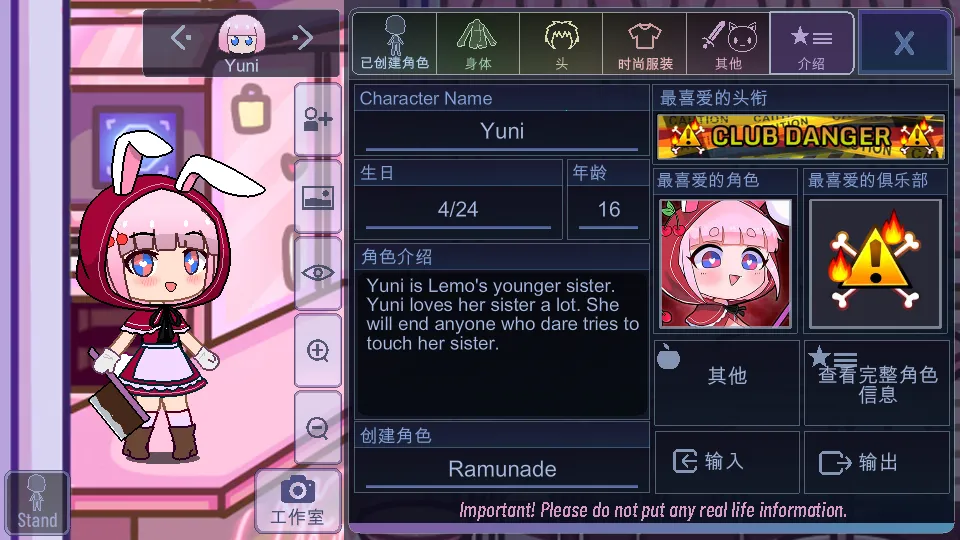Screen dimensions: 960x540
Task: Edit the character description text box
Action: pos(502,343)
